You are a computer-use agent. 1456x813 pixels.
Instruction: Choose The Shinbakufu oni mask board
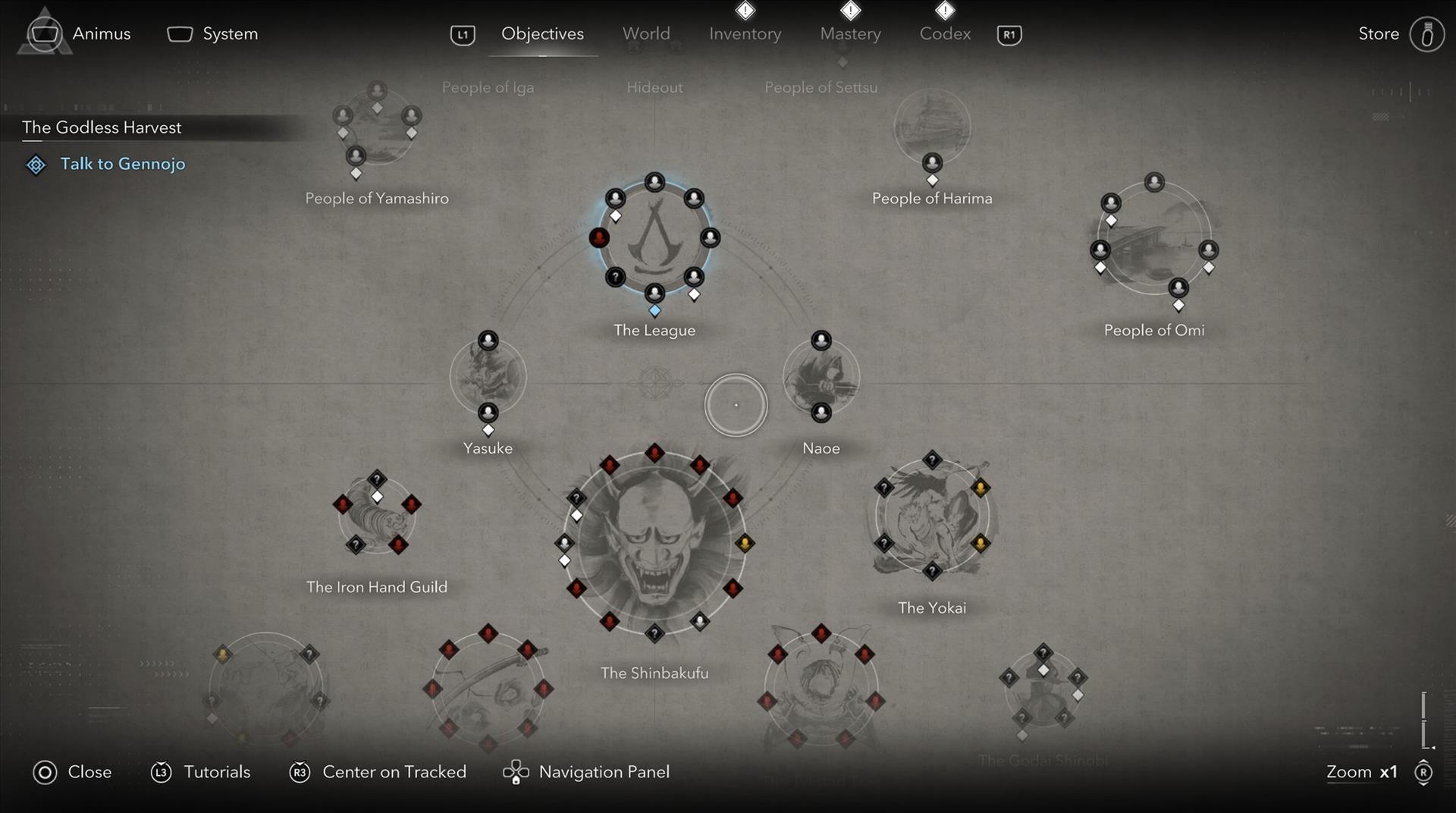click(x=654, y=542)
